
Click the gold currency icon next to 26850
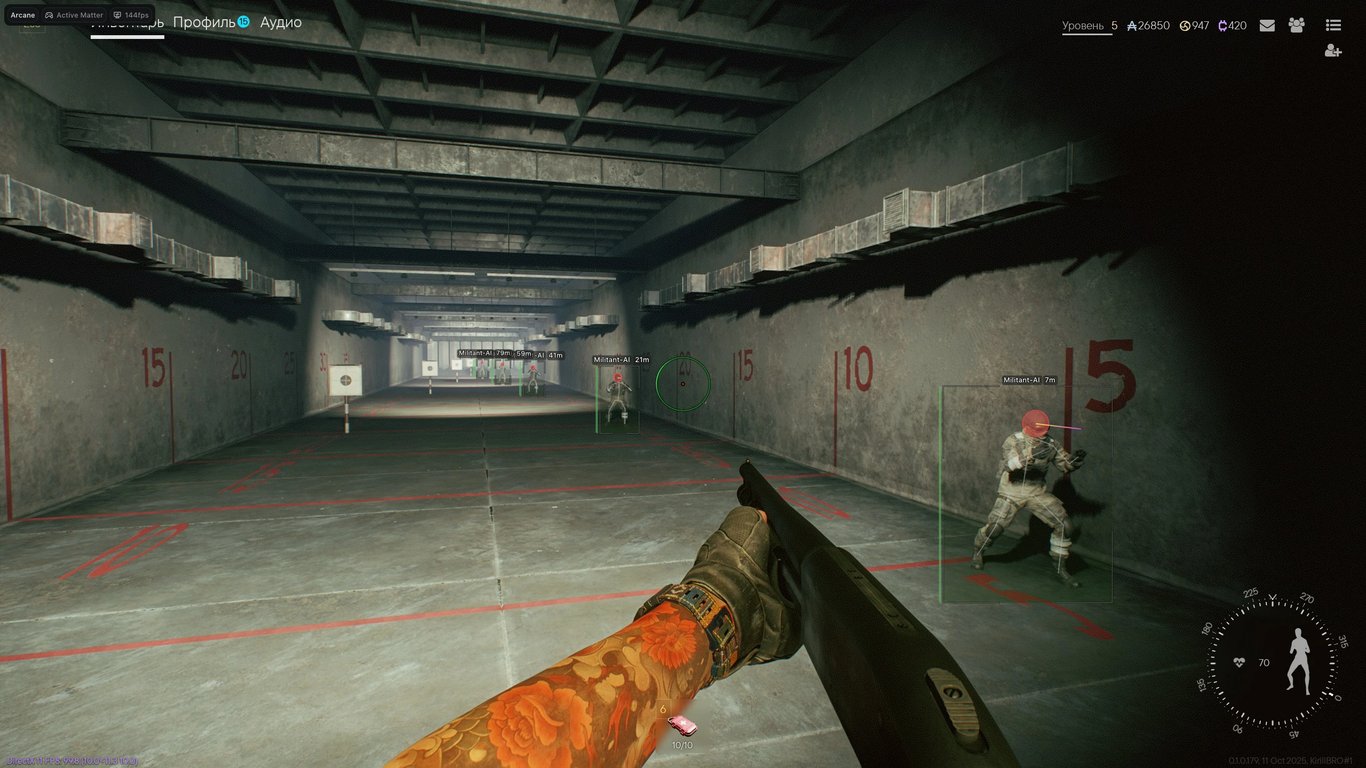pyautogui.click(x=1133, y=25)
